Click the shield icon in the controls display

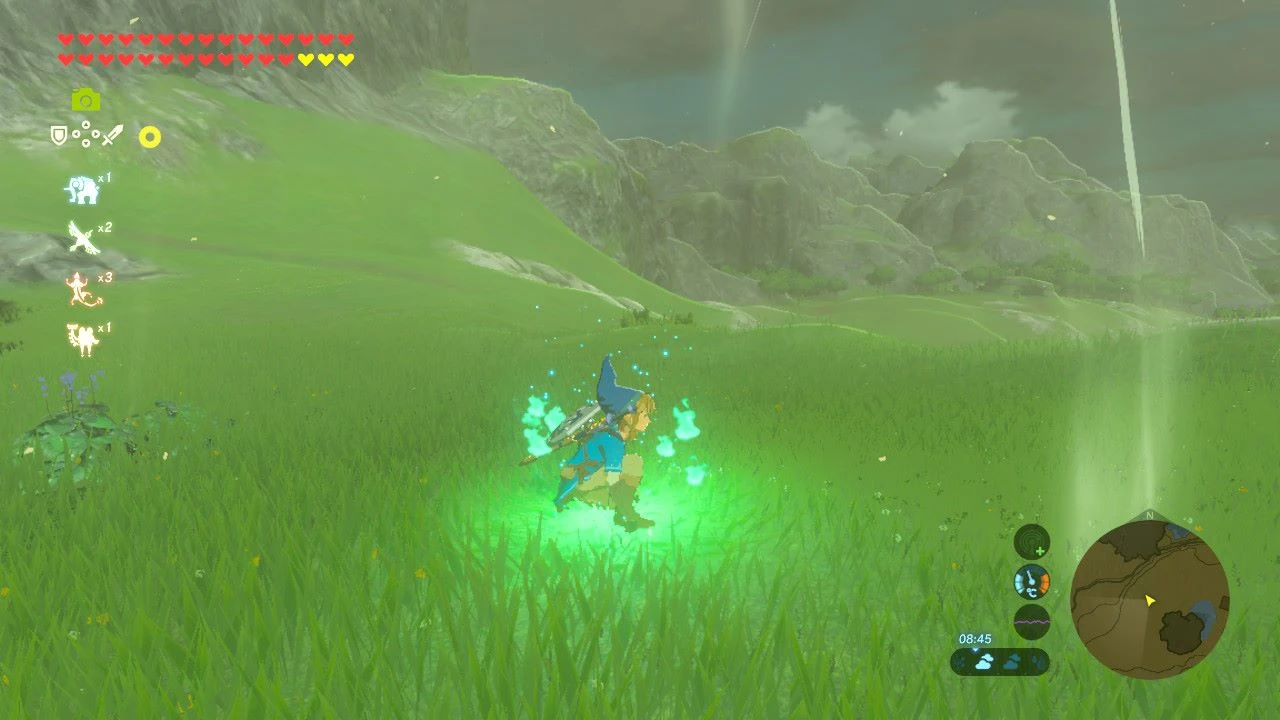click(57, 135)
